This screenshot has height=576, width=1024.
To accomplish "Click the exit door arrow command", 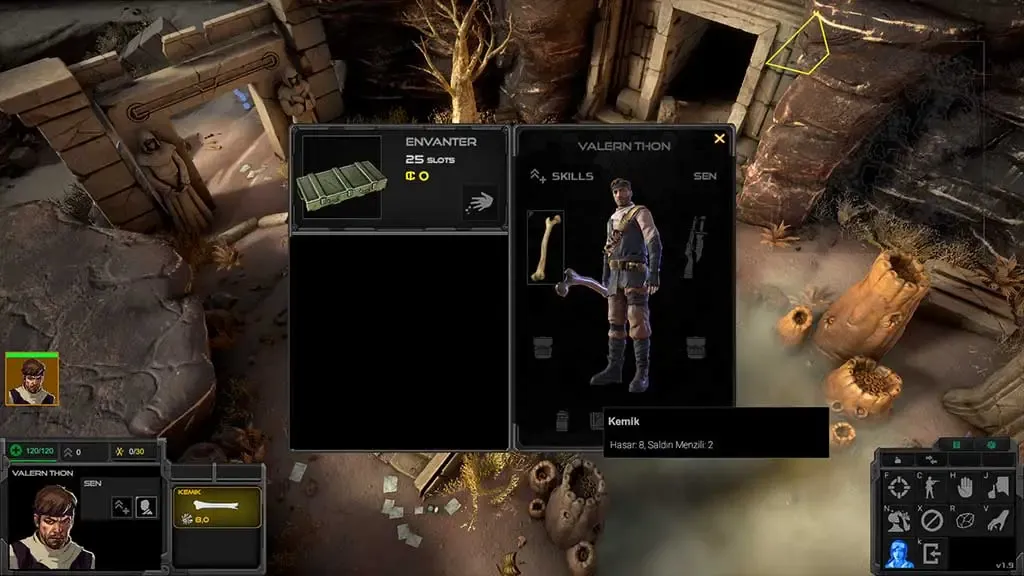I will pyautogui.click(x=932, y=552).
